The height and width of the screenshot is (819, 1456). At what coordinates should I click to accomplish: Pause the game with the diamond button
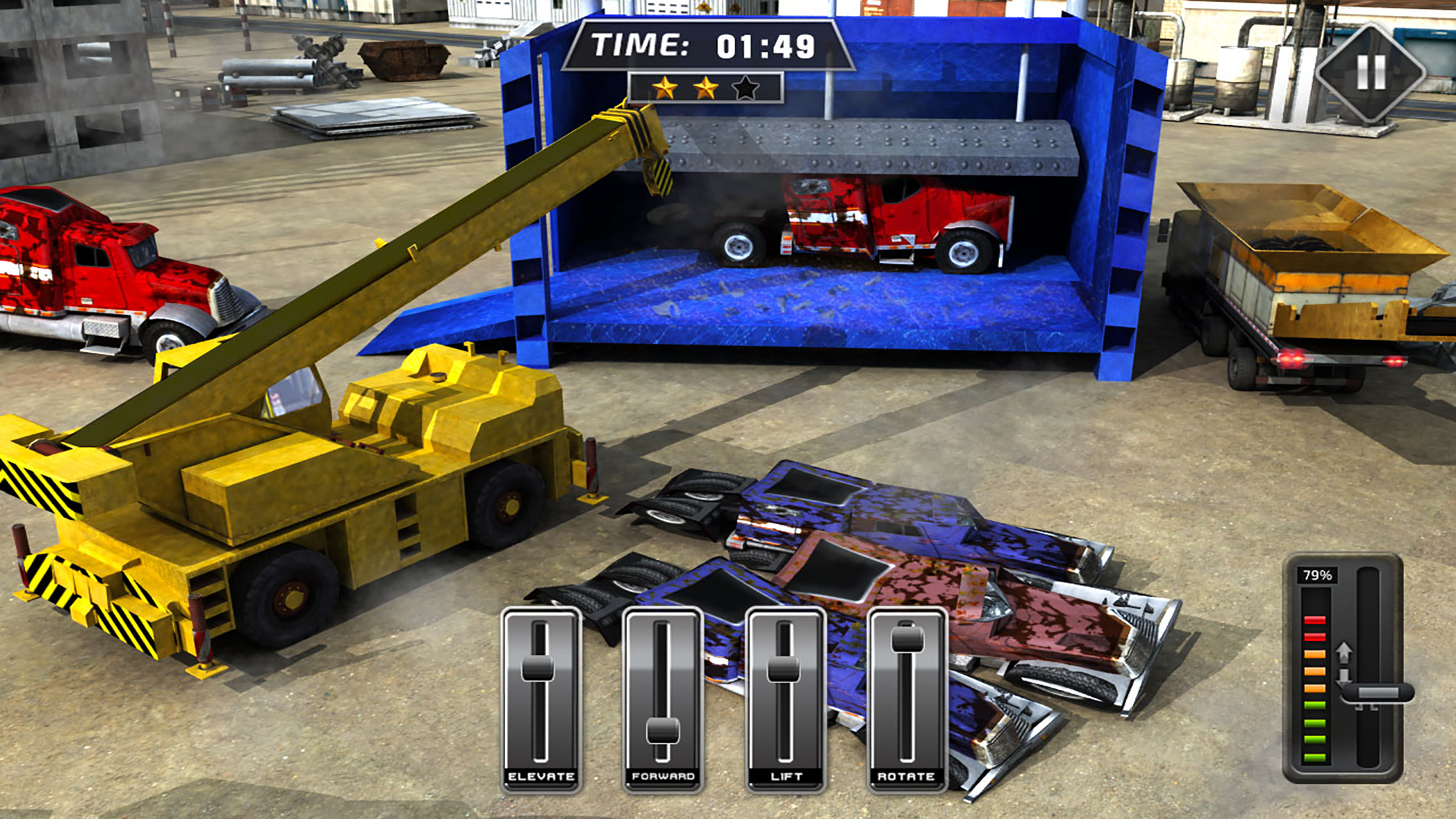coord(1371,72)
